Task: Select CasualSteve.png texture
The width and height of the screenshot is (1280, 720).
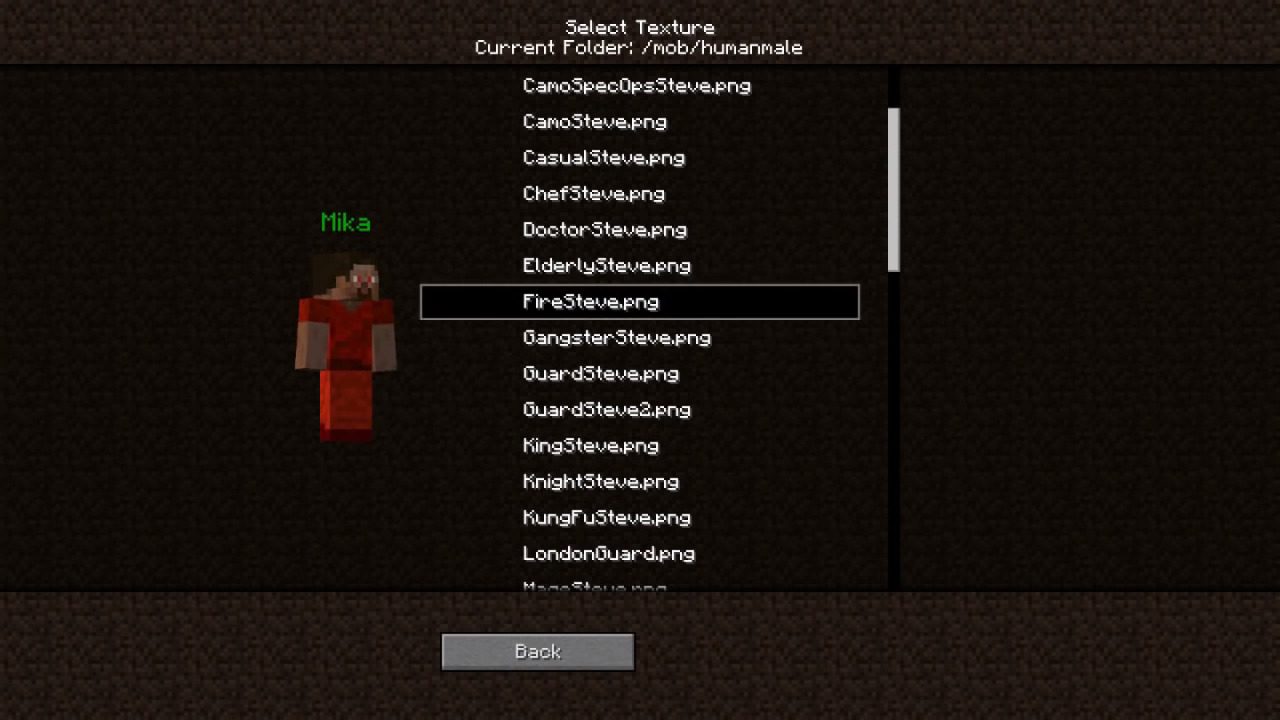Action: tap(604, 158)
